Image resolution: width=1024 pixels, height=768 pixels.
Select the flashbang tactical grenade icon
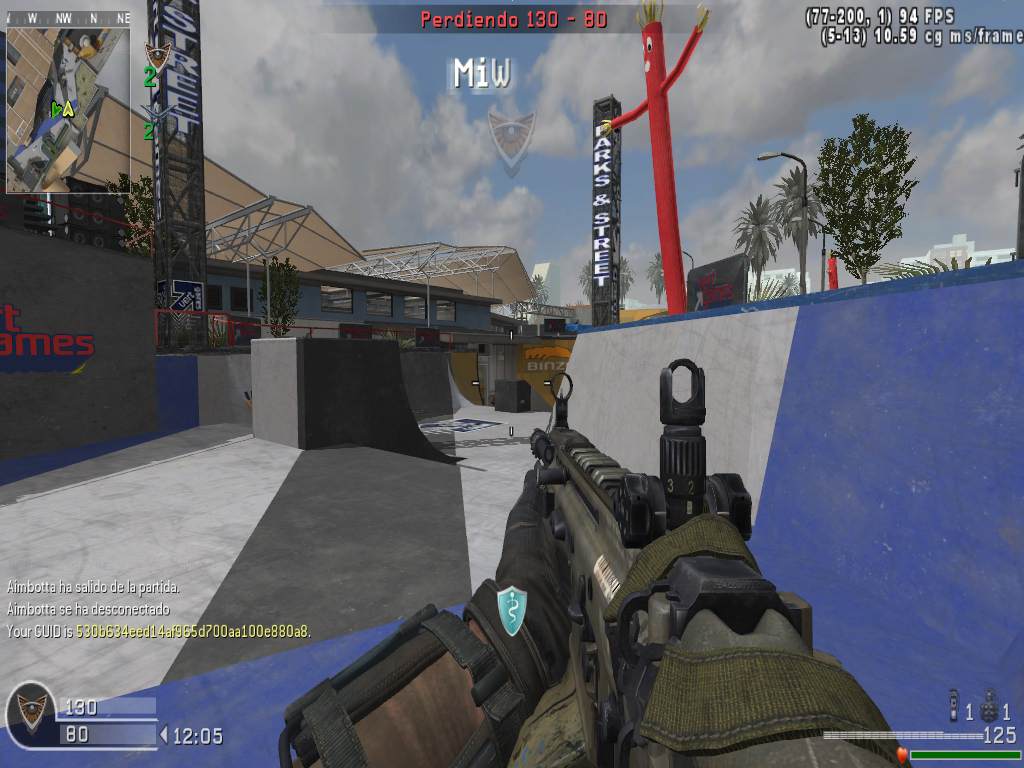[953, 704]
